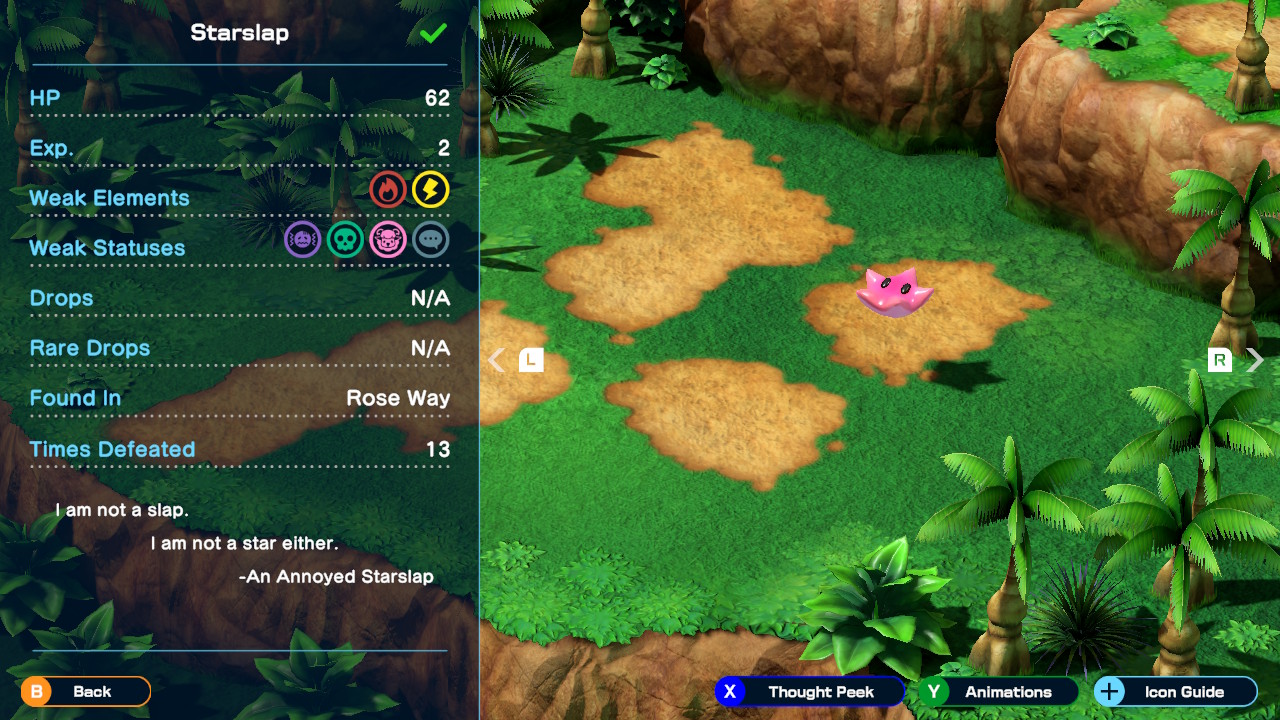Select the Fire weakness element icon
The width and height of the screenshot is (1280, 720).
[x=388, y=189]
